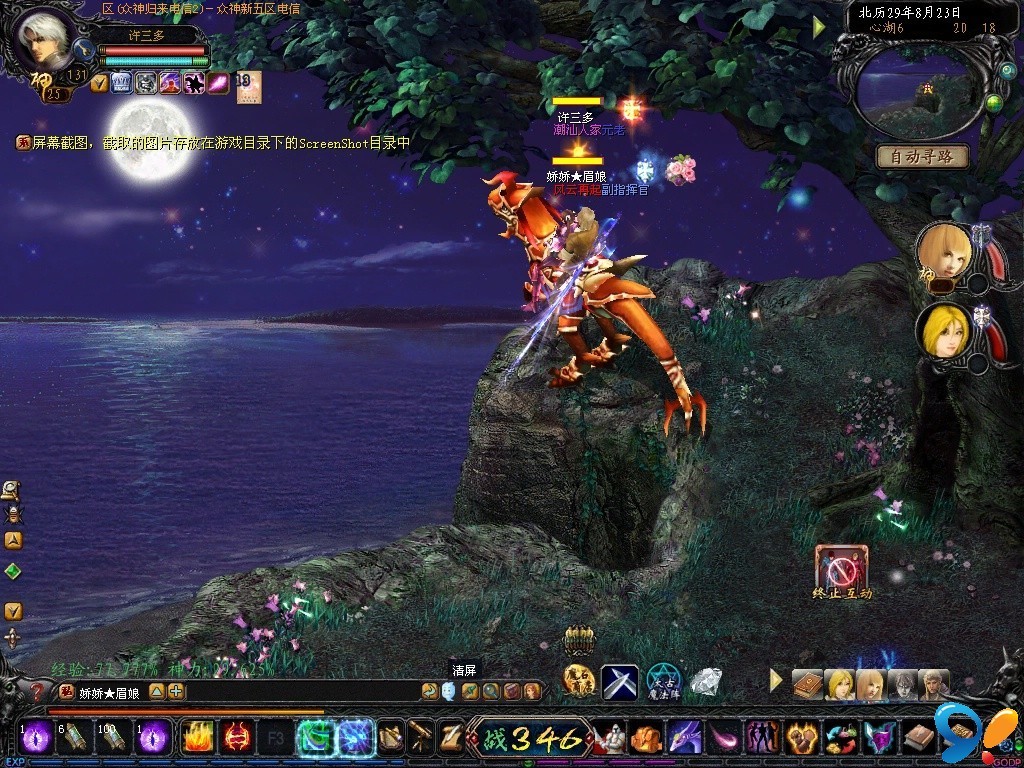Use the flame skill hotbar slot
1024x768 pixels.
[197, 738]
